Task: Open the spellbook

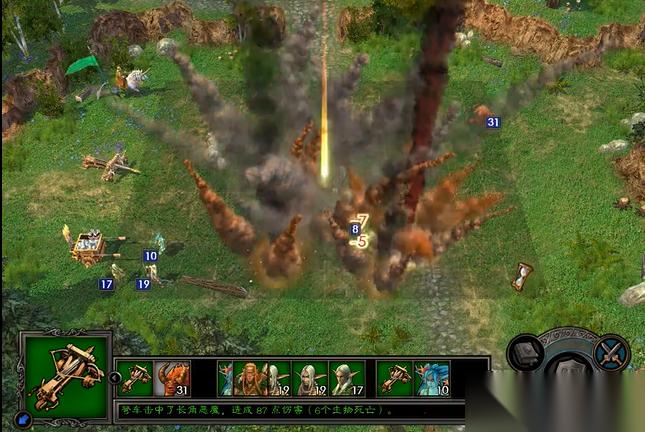Action: (526, 354)
